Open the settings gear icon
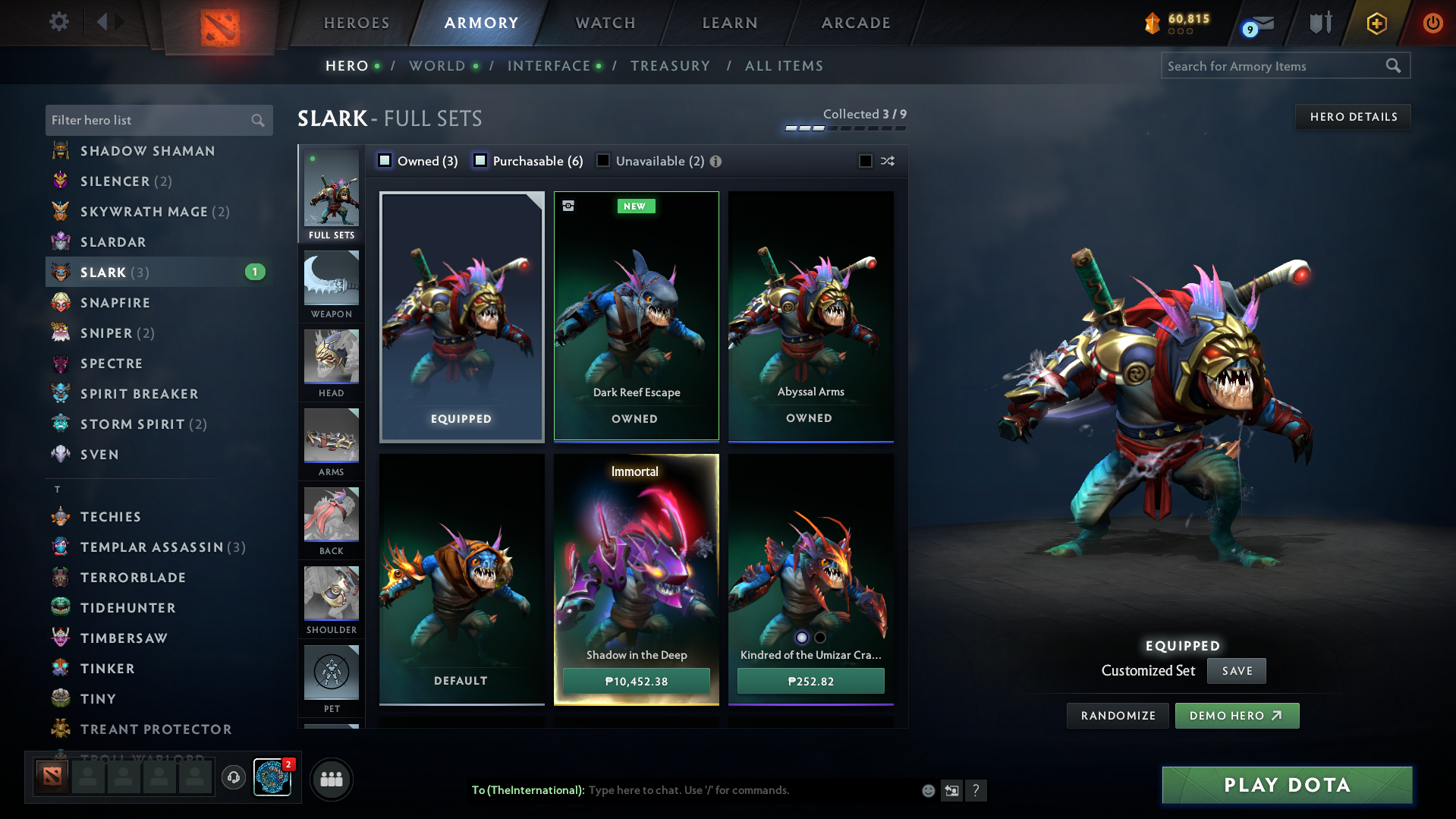 click(59, 22)
